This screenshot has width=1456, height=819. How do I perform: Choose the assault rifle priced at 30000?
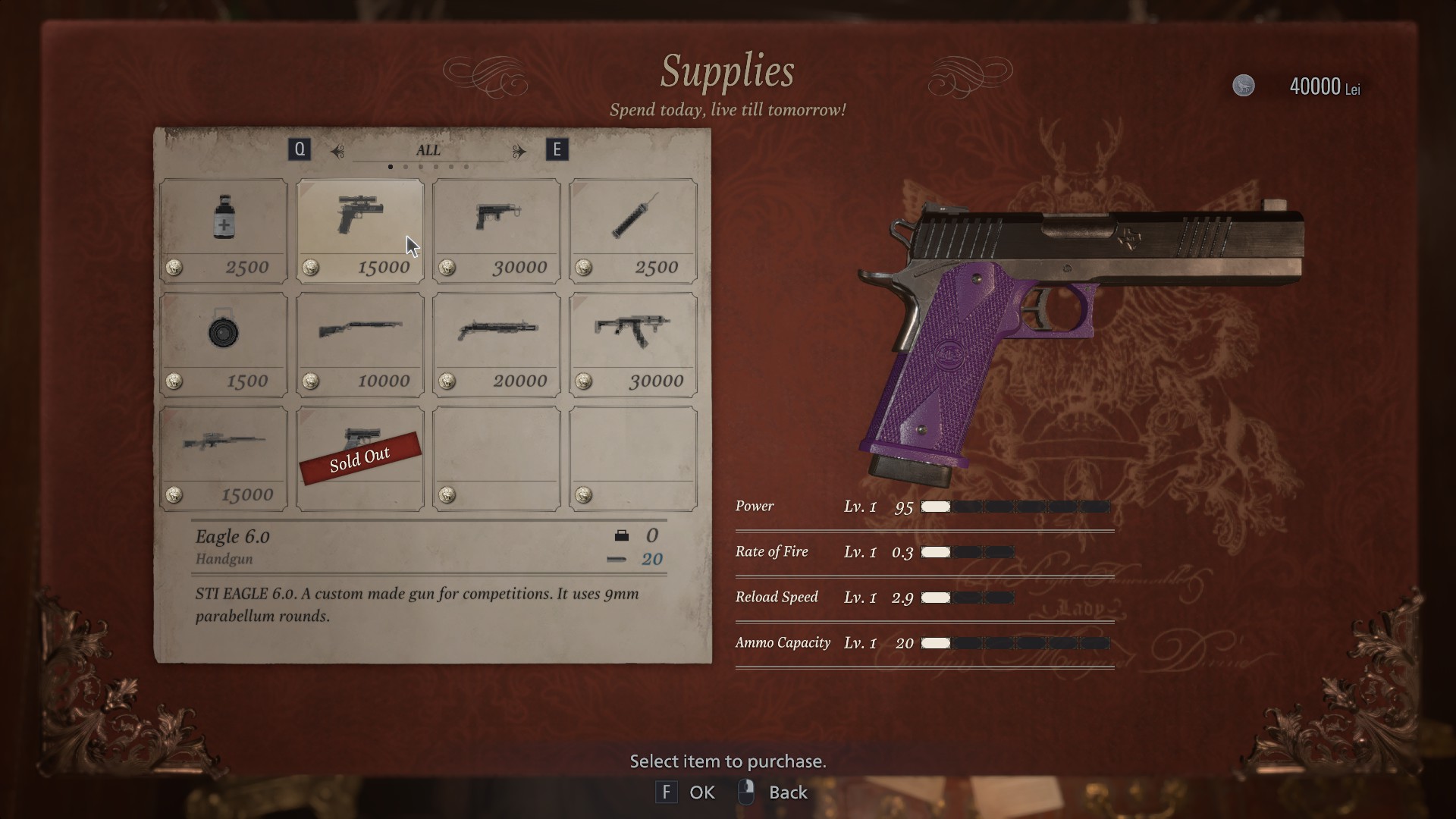(633, 344)
